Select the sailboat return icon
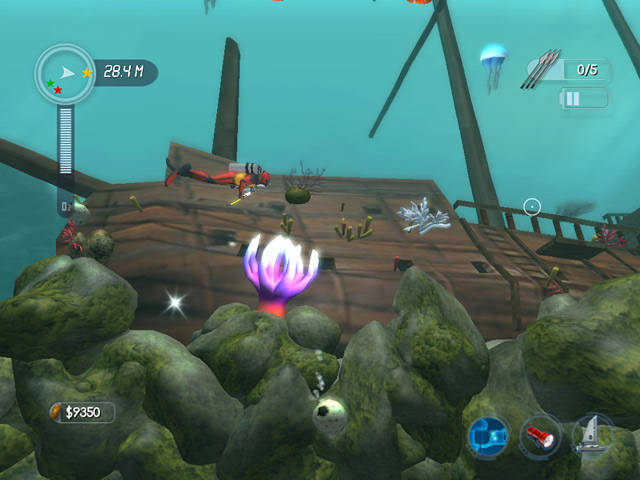Image resolution: width=640 pixels, height=480 pixels. [x=591, y=436]
